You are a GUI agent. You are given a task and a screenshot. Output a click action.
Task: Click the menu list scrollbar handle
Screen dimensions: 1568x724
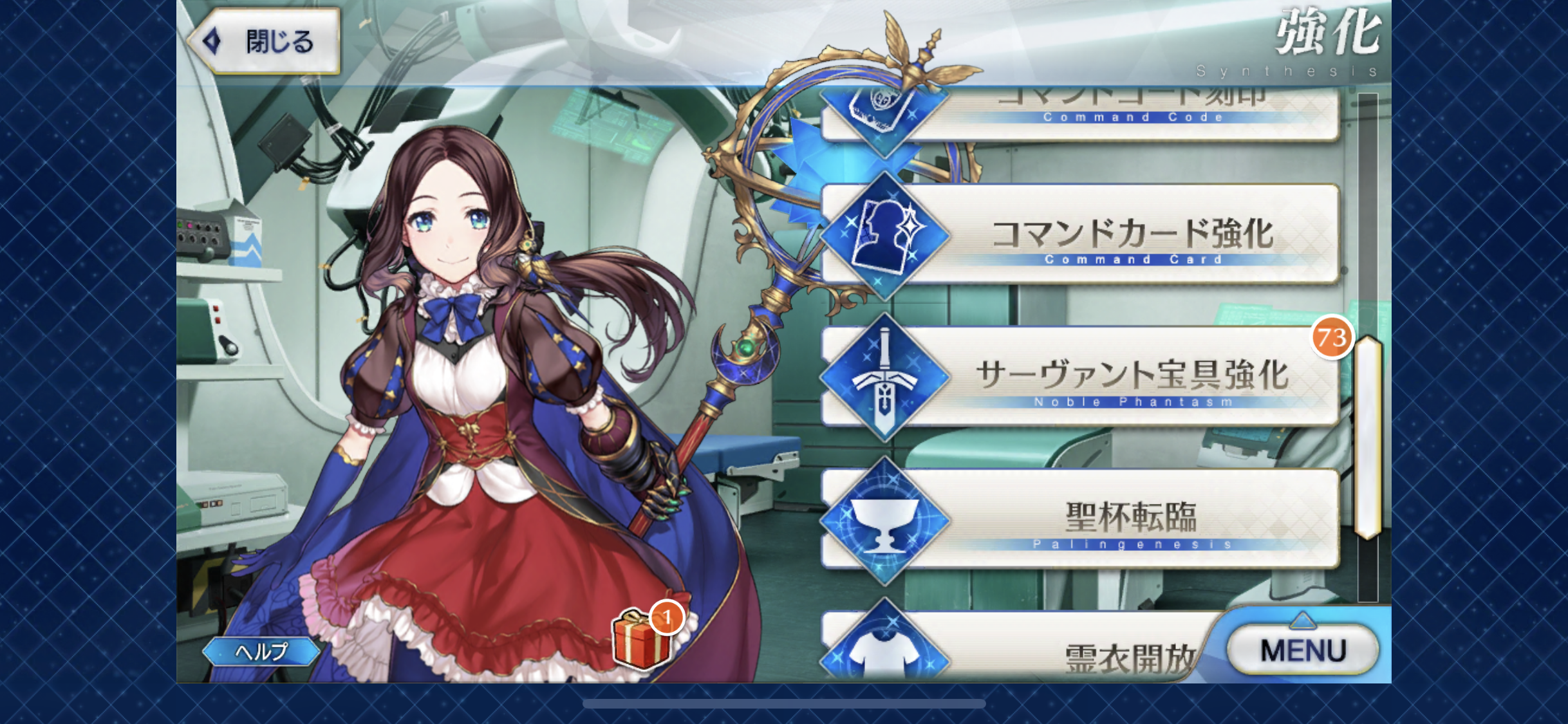(1368, 438)
